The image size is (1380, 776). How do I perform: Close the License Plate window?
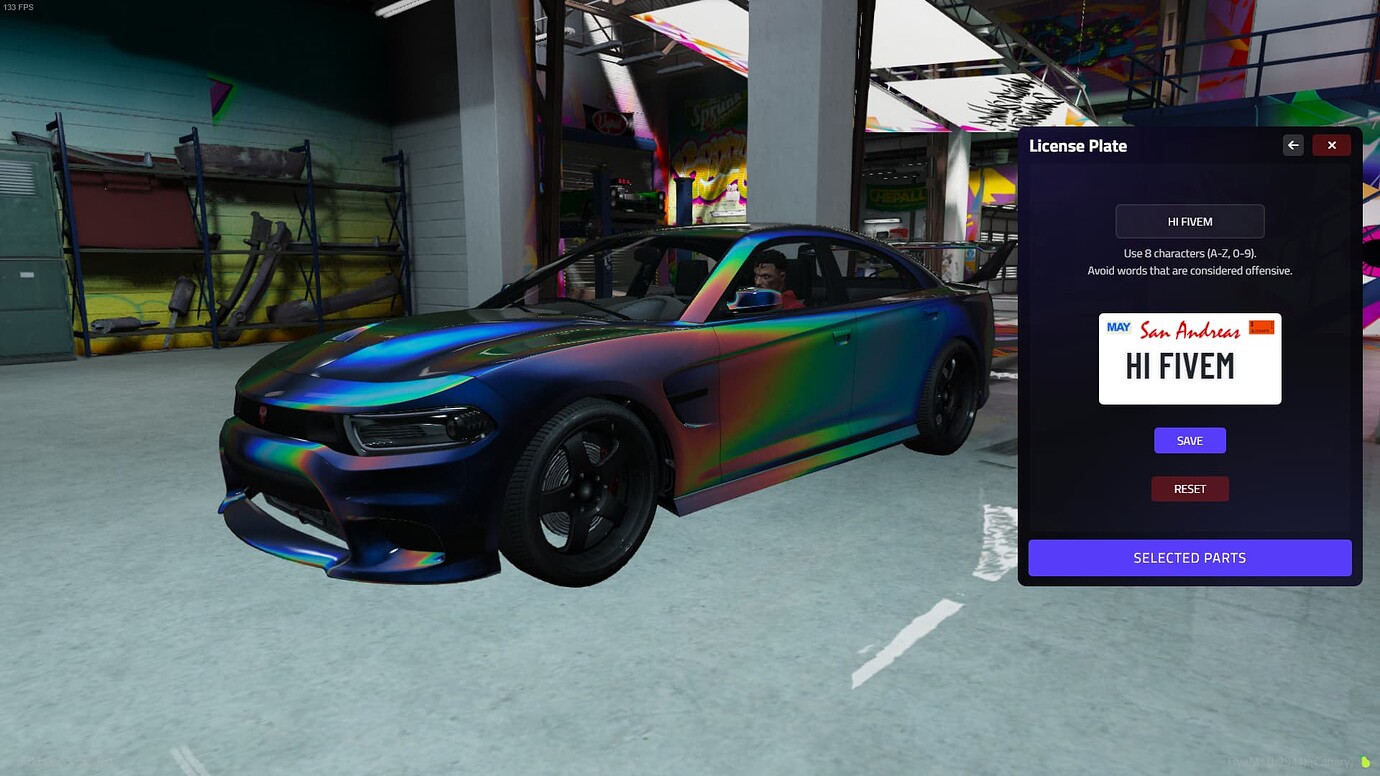click(1331, 144)
